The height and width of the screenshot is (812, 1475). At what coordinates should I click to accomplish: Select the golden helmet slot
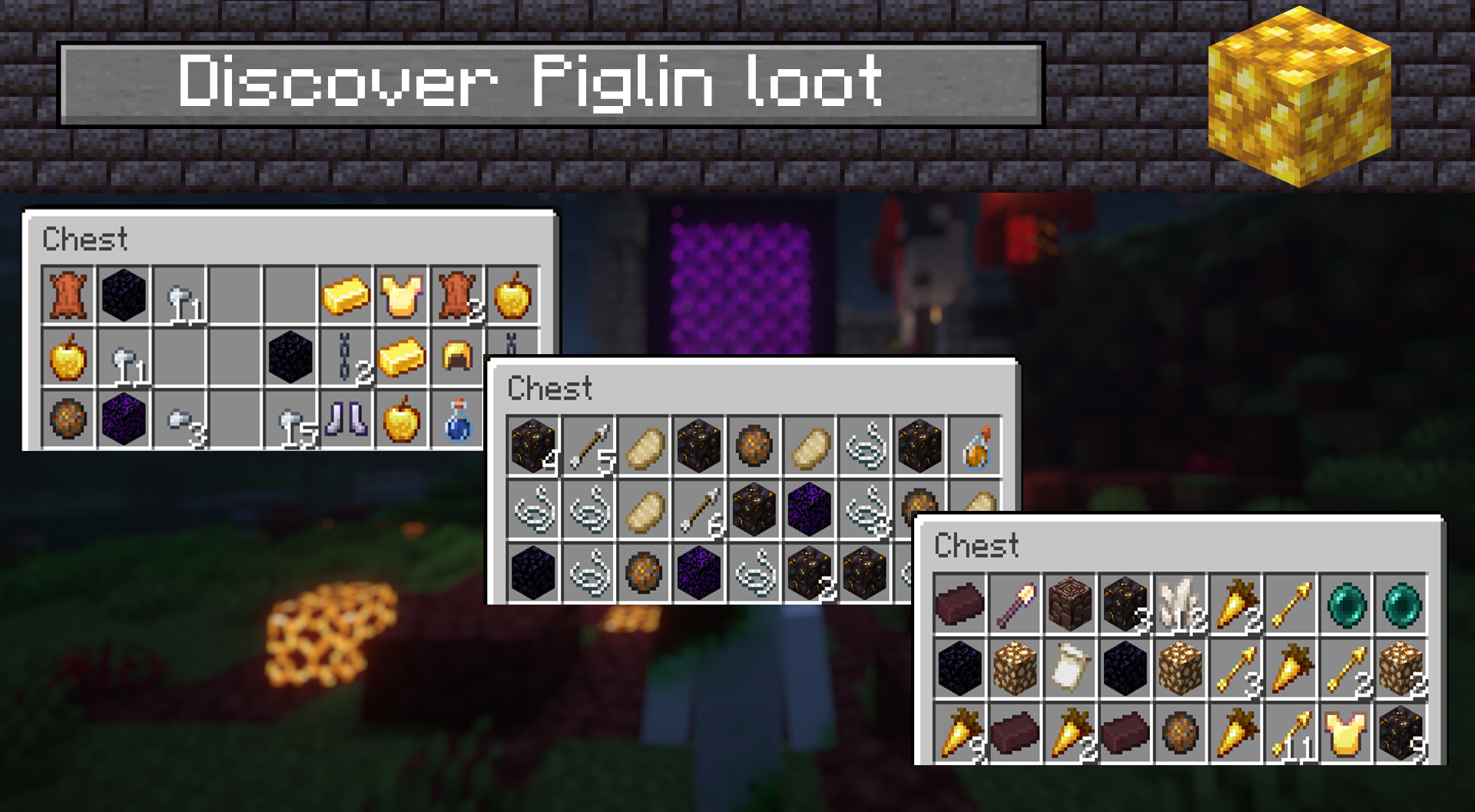[458, 357]
